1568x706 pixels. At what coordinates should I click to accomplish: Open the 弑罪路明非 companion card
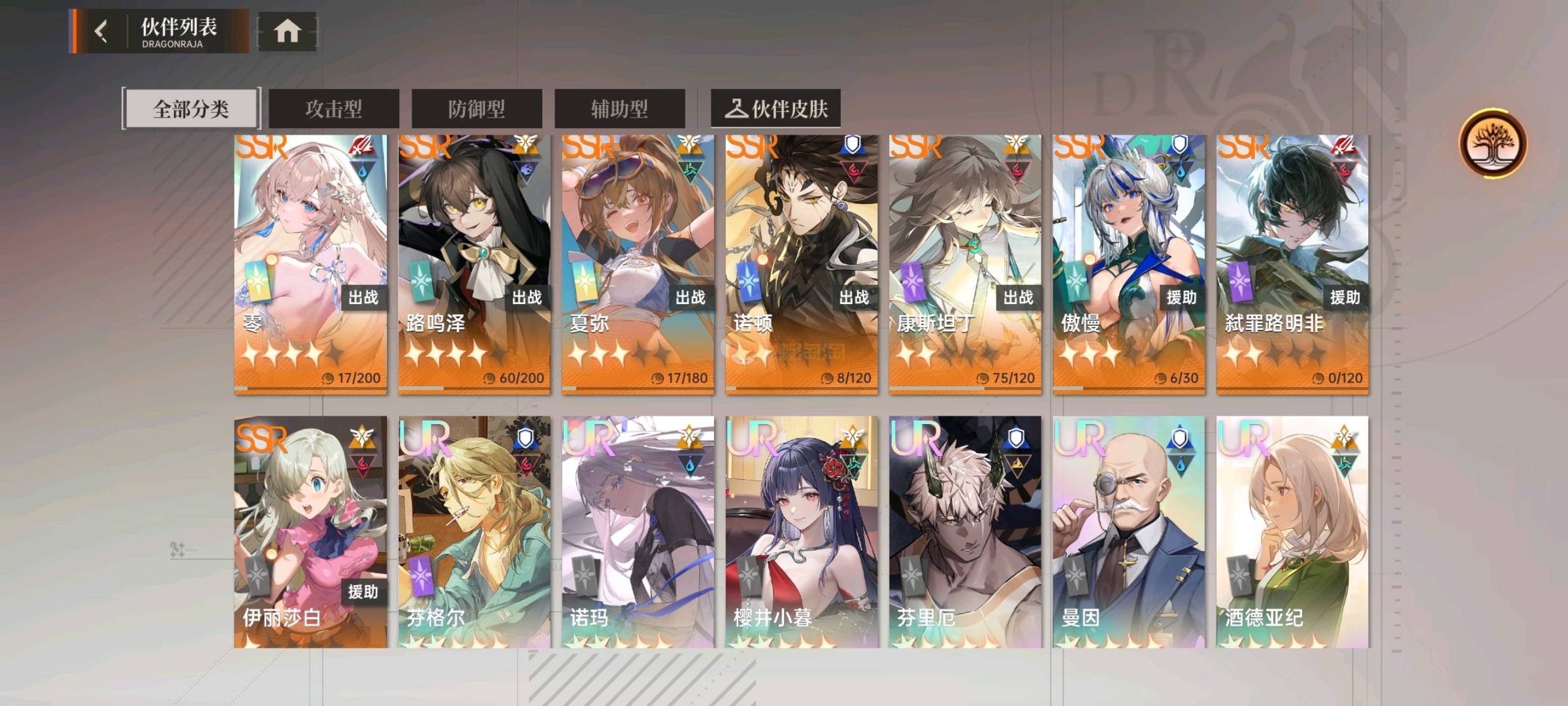[1292, 264]
